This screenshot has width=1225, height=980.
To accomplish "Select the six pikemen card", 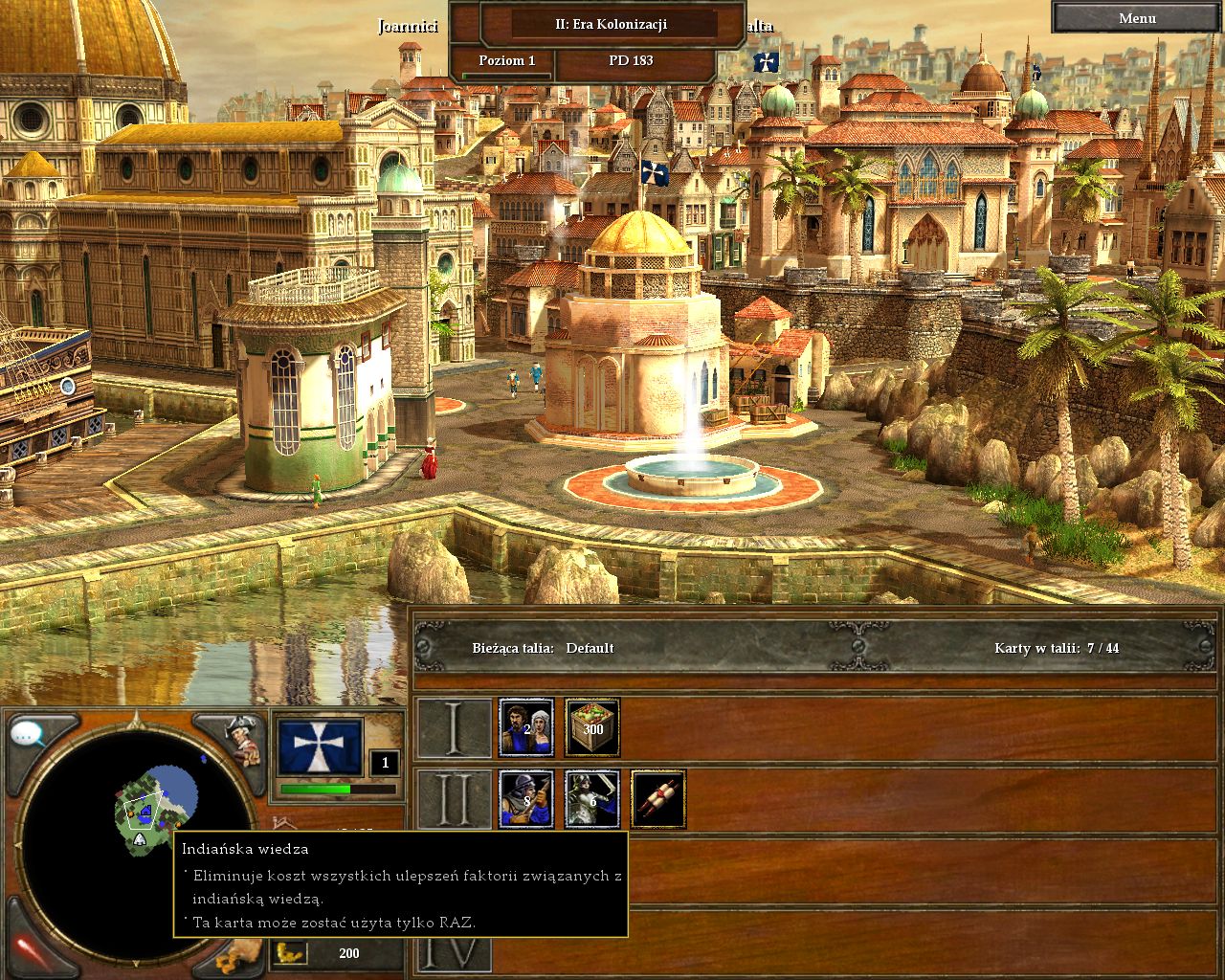I will 592,799.
